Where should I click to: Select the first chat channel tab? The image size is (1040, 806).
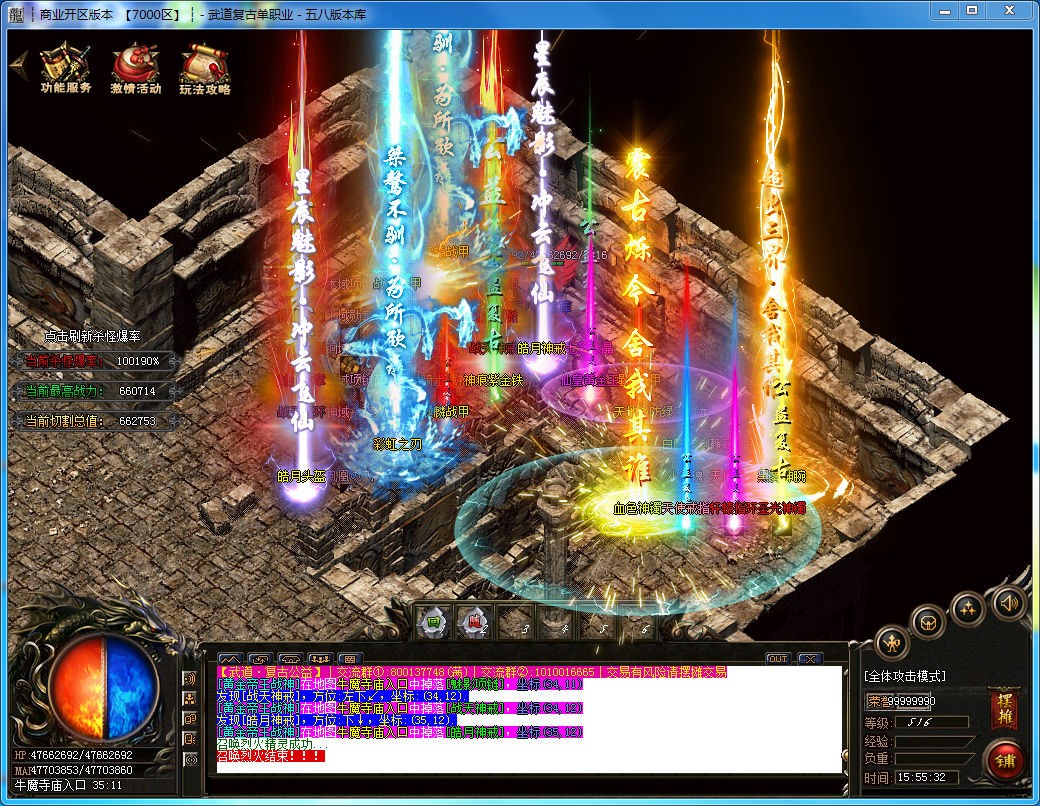click(229, 658)
